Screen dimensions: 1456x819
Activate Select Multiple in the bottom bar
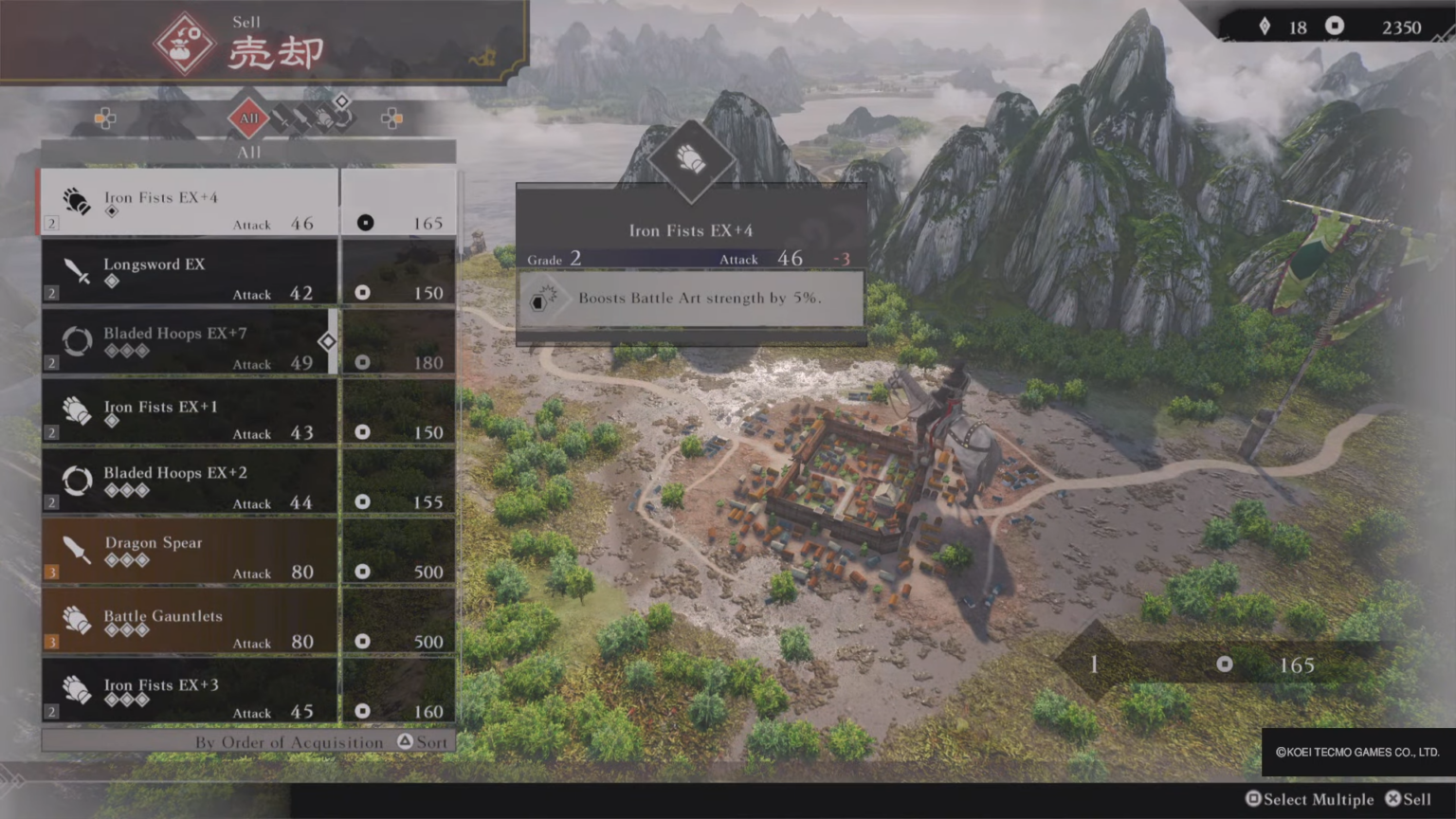tap(1309, 799)
